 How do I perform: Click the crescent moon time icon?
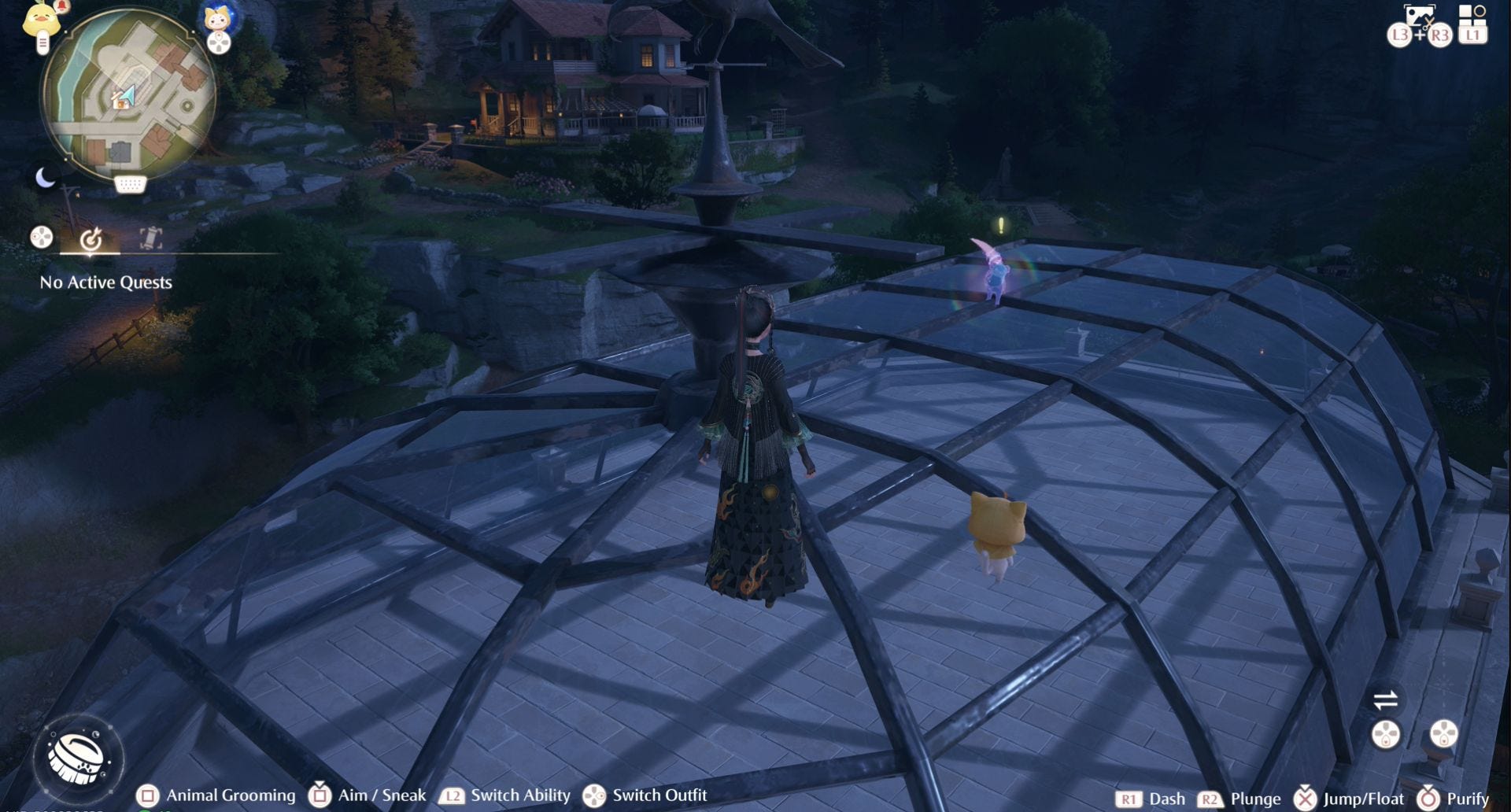point(46,178)
